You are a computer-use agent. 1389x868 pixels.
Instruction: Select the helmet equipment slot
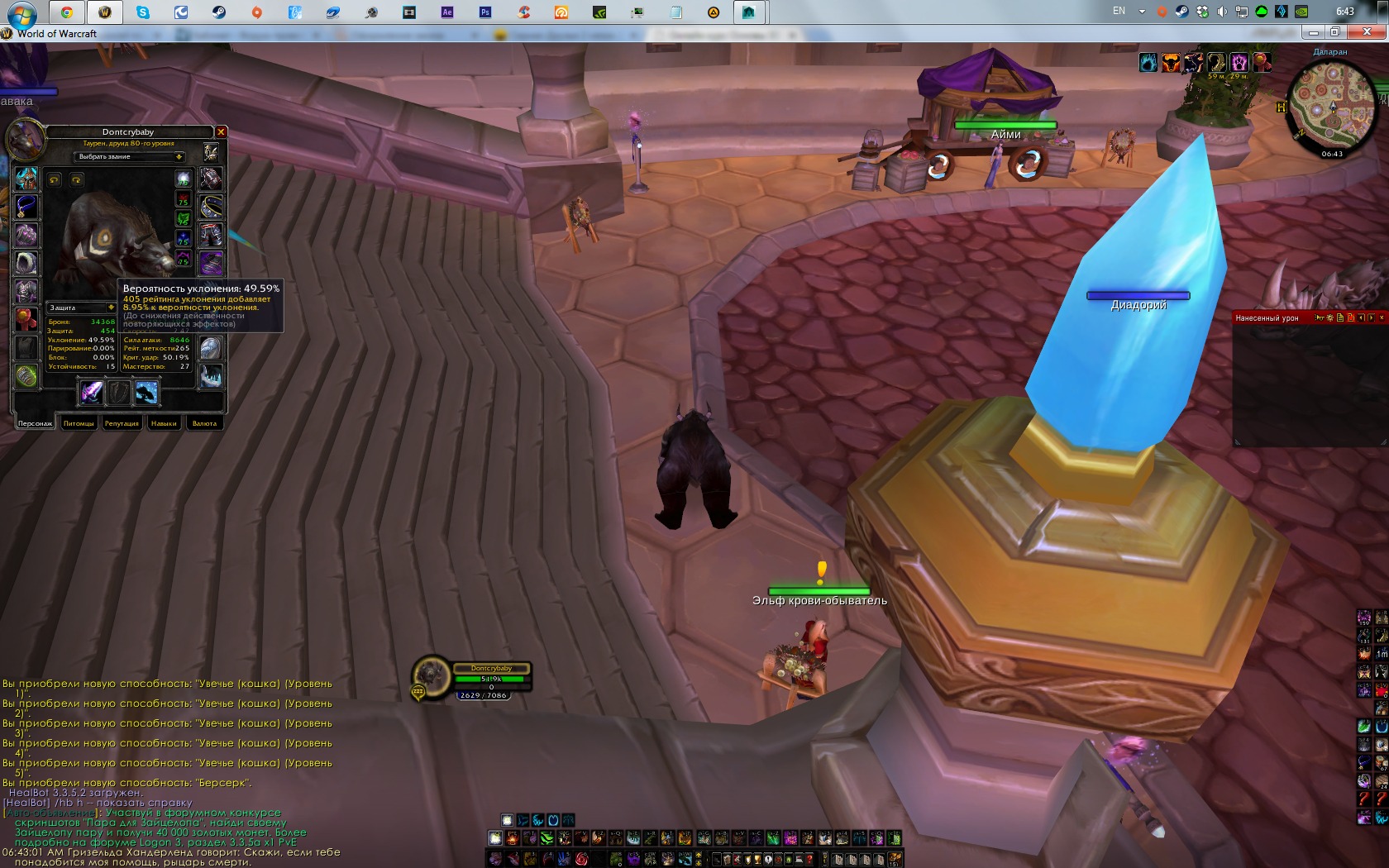[26, 179]
